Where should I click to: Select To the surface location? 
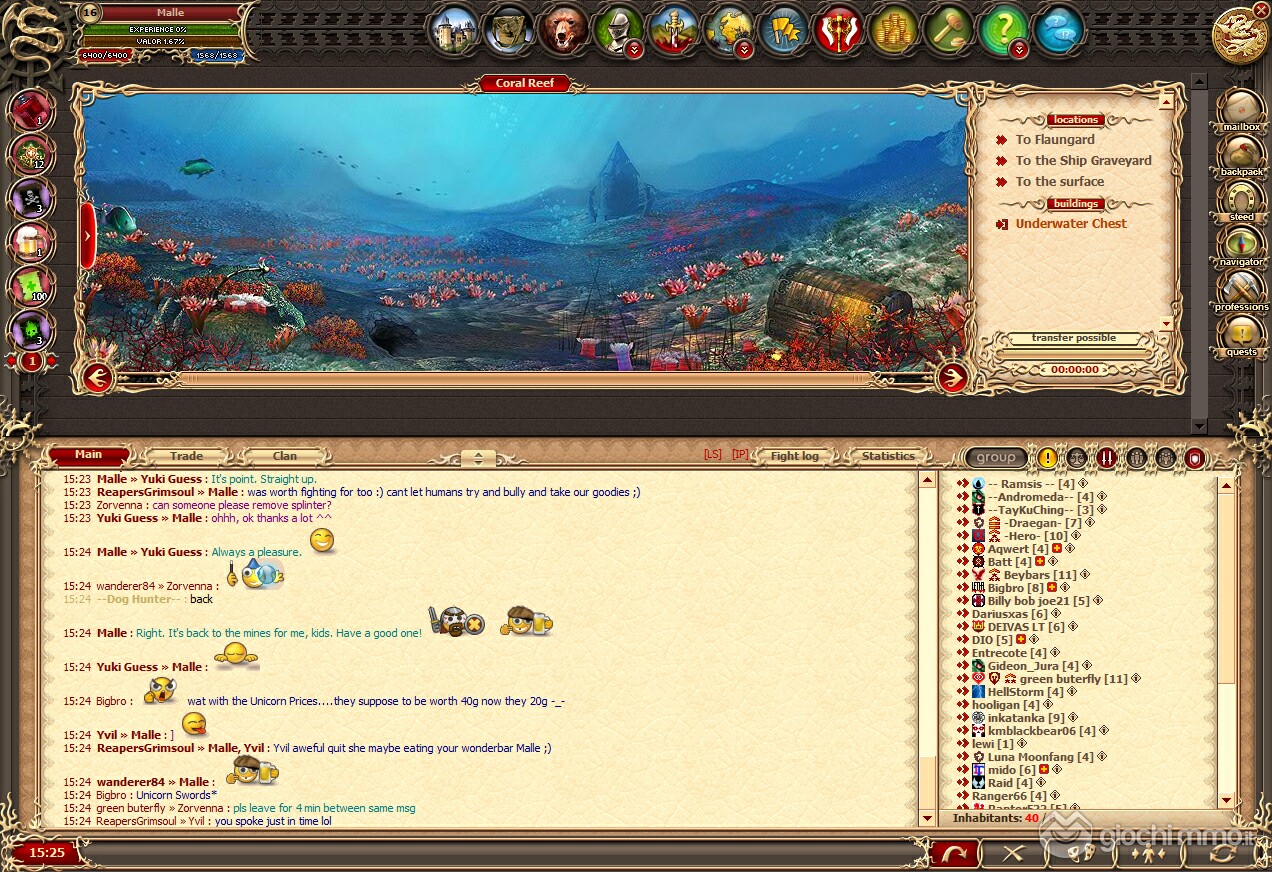click(1059, 182)
